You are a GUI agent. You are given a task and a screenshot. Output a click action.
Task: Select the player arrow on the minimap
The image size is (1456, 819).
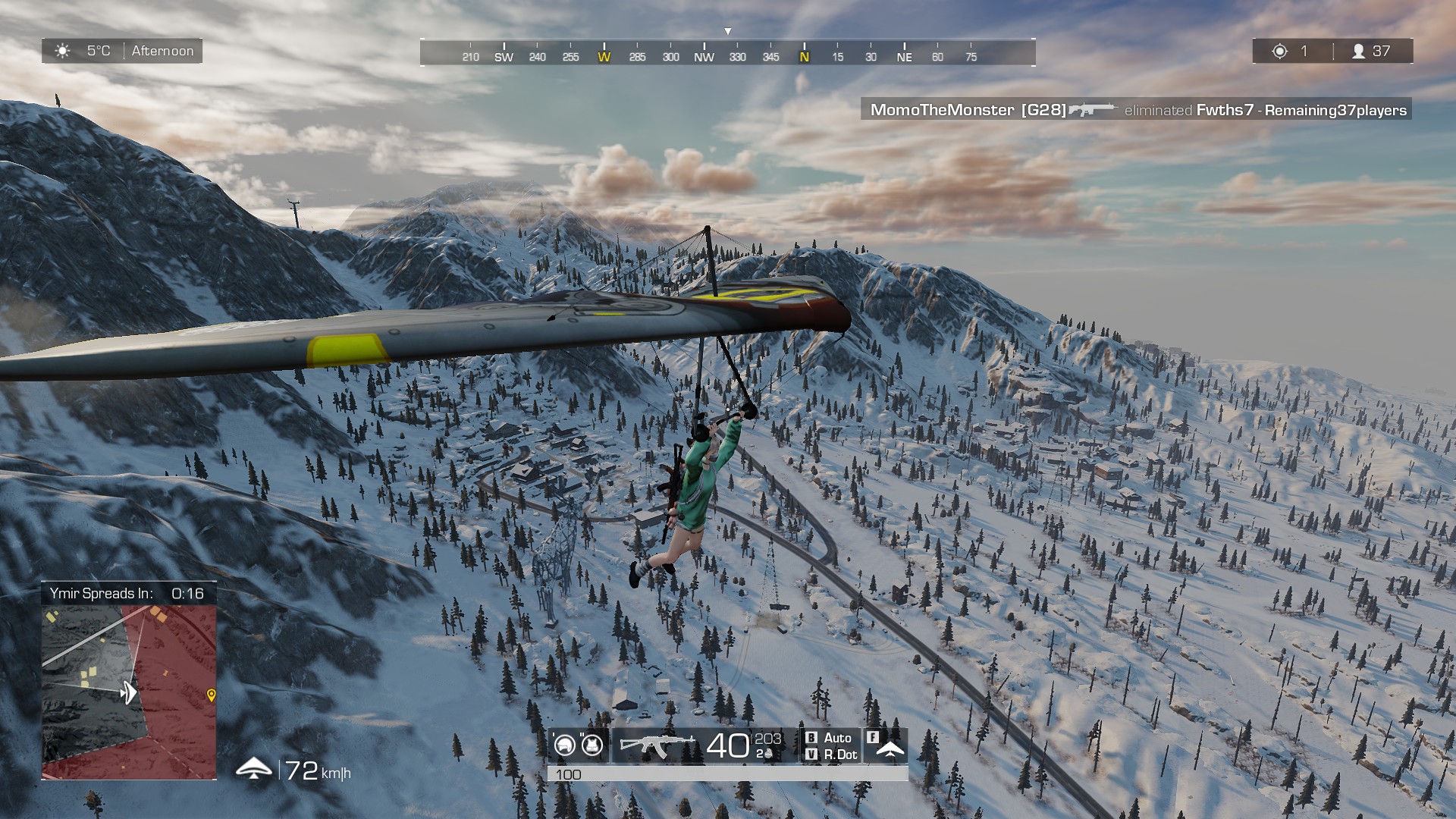pos(129,692)
